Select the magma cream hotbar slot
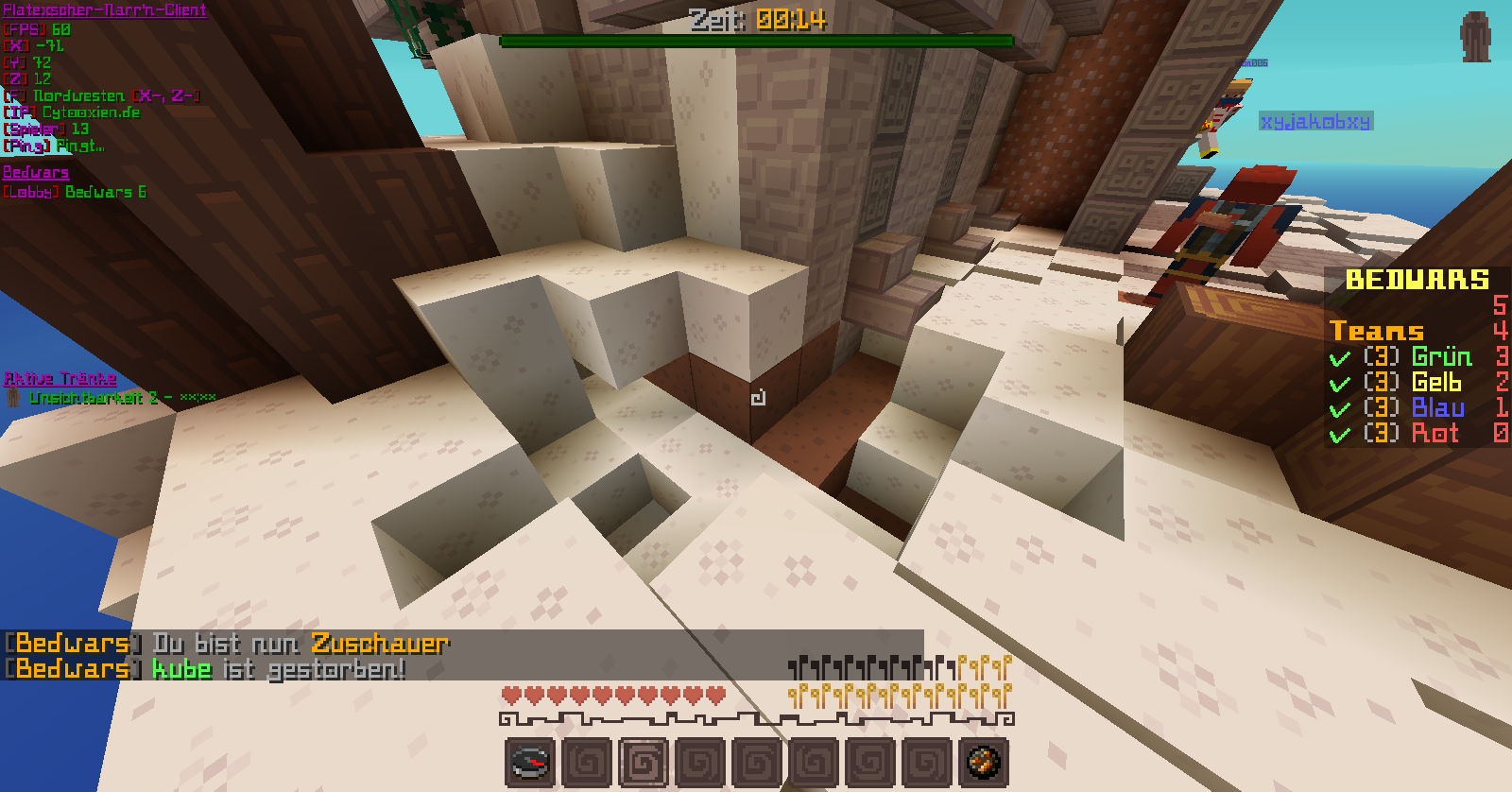The height and width of the screenshot is (792, 1512). pyautogui.click(x=984, y=762)
